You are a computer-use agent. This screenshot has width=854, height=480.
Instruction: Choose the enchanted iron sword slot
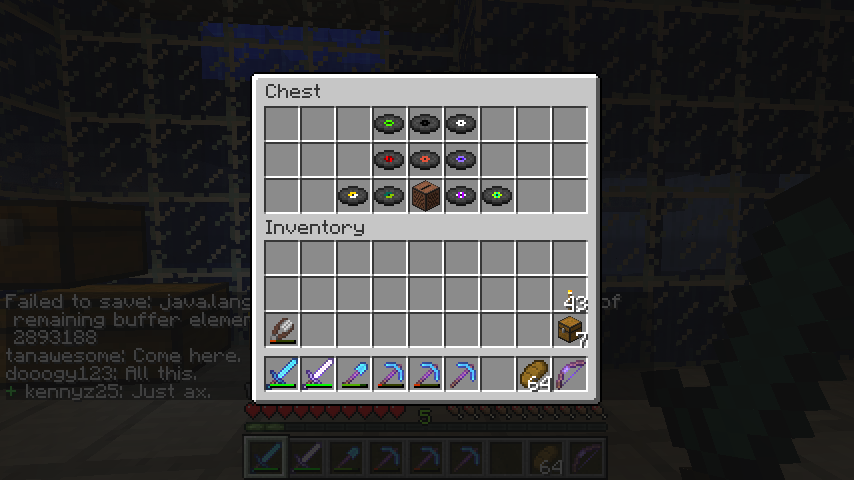point(318,374)
